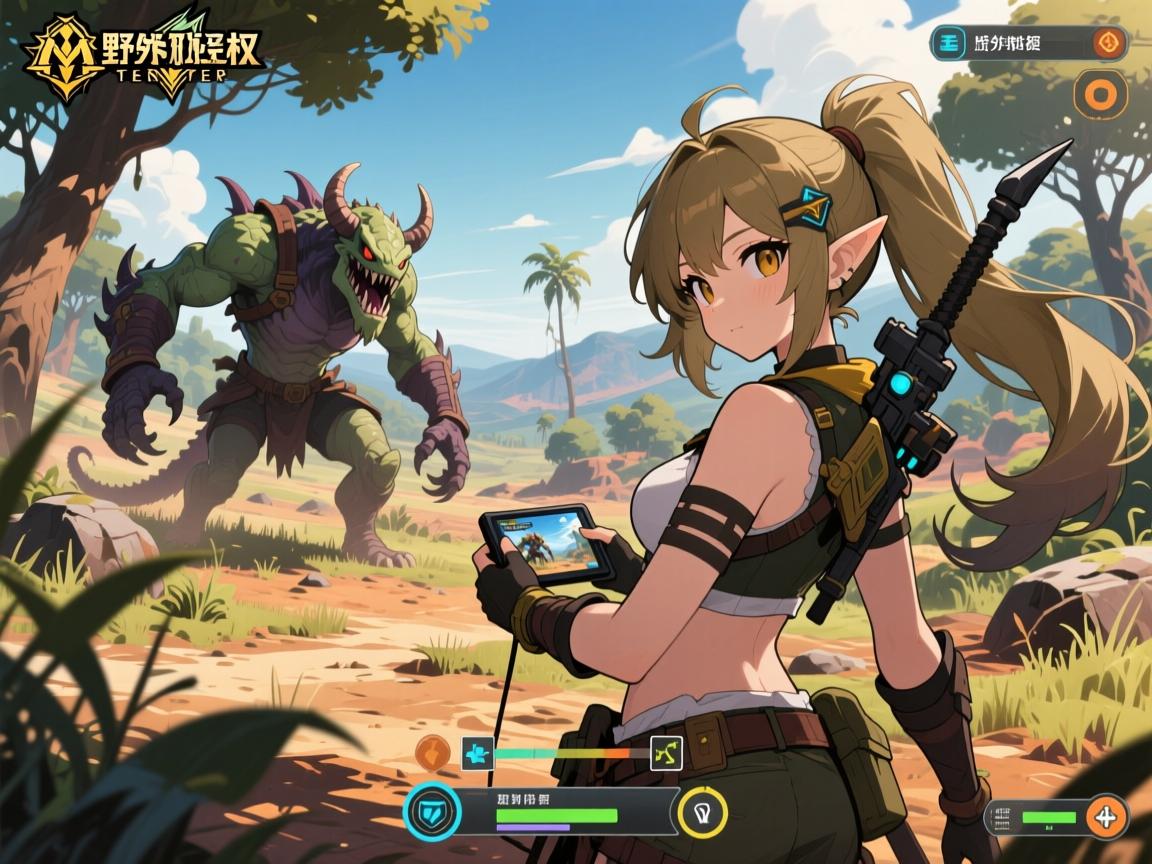This screenshot has height=864, width=1152.
Task: Select the yellow-green creature icon beside gradient bar
Action: [666, 753]
